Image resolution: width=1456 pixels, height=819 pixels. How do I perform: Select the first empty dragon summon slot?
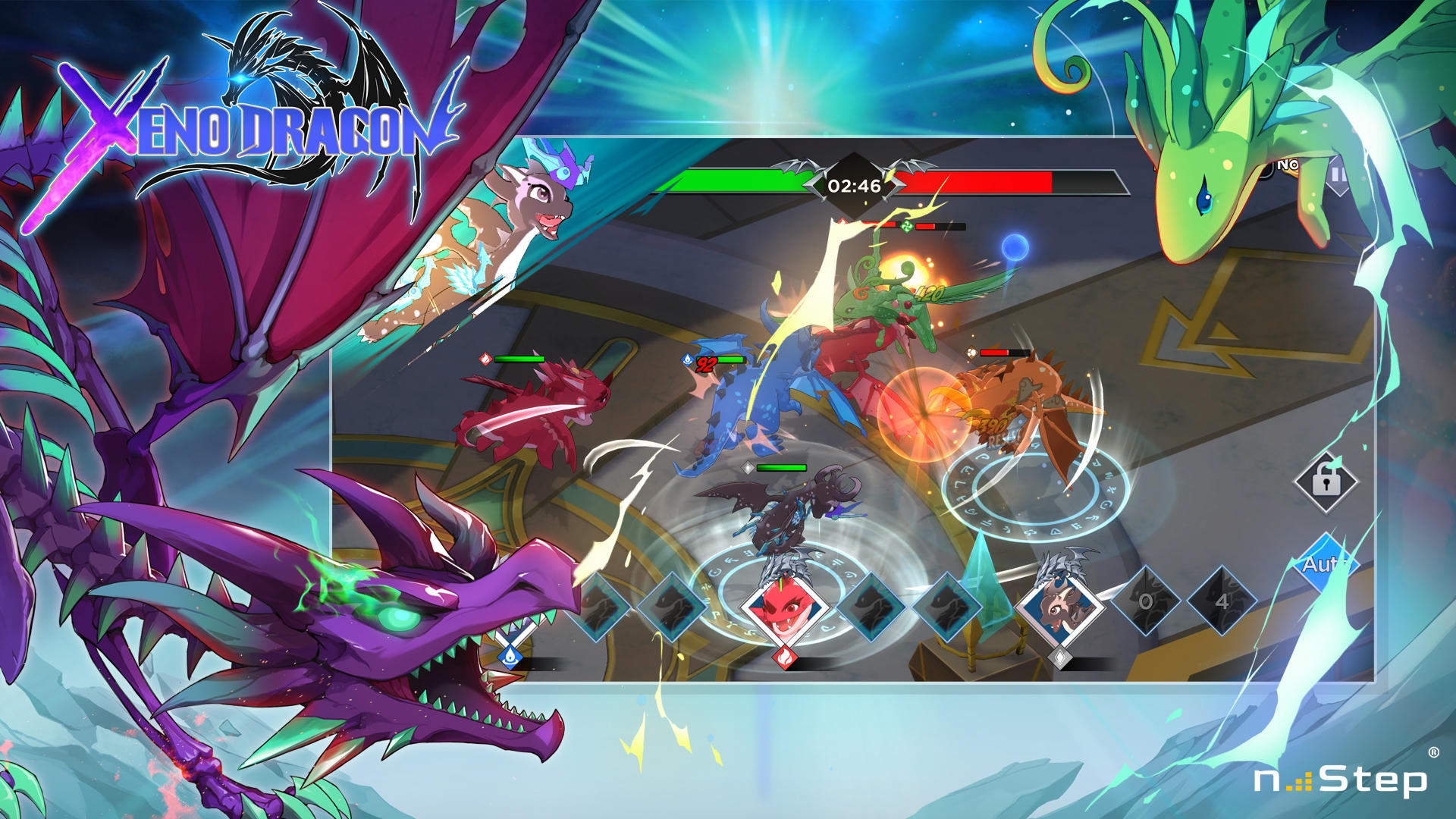(x=602, y=606)
